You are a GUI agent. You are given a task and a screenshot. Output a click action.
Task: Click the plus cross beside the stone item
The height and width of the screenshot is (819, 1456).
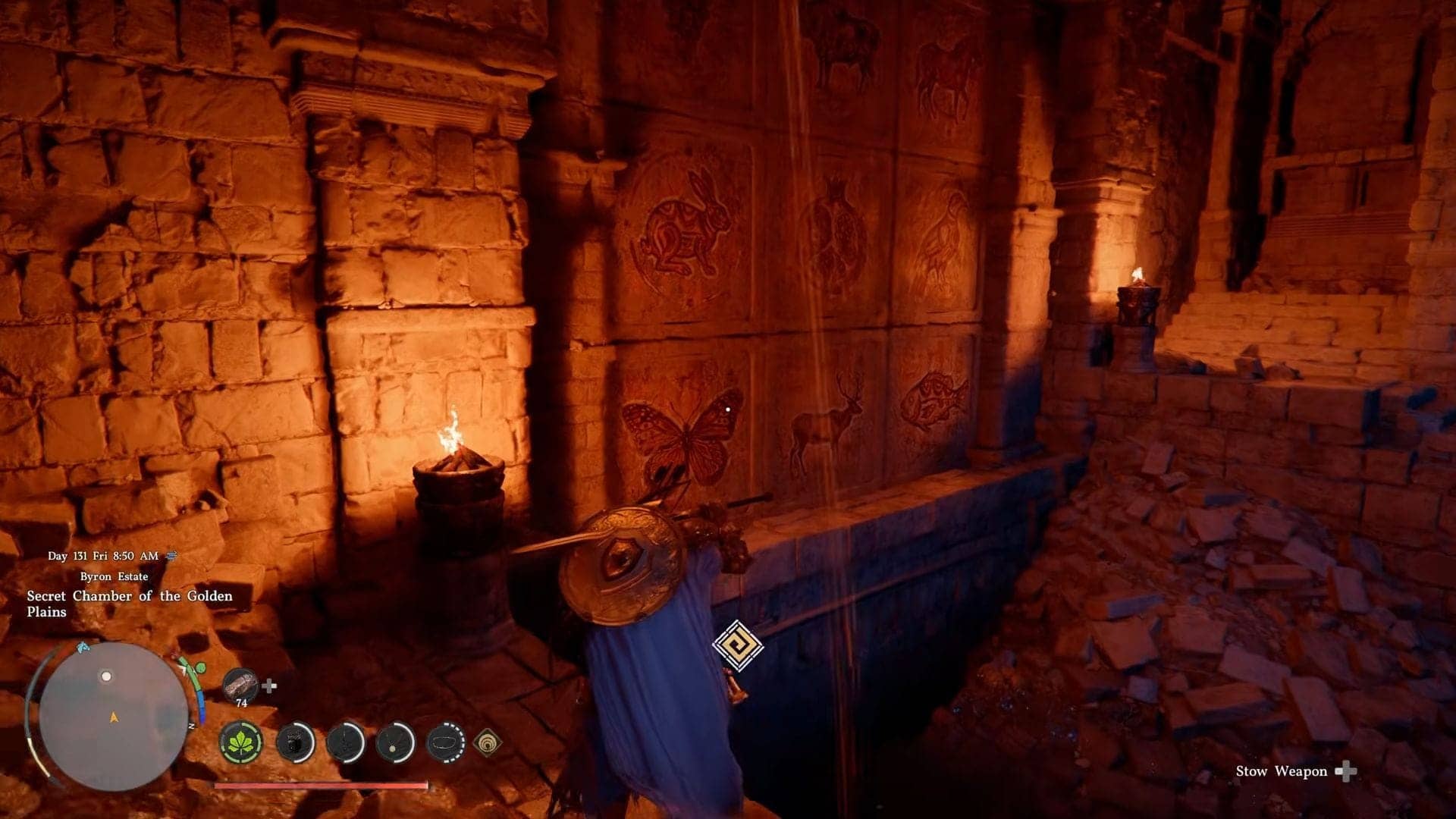(x=269, y=686)
